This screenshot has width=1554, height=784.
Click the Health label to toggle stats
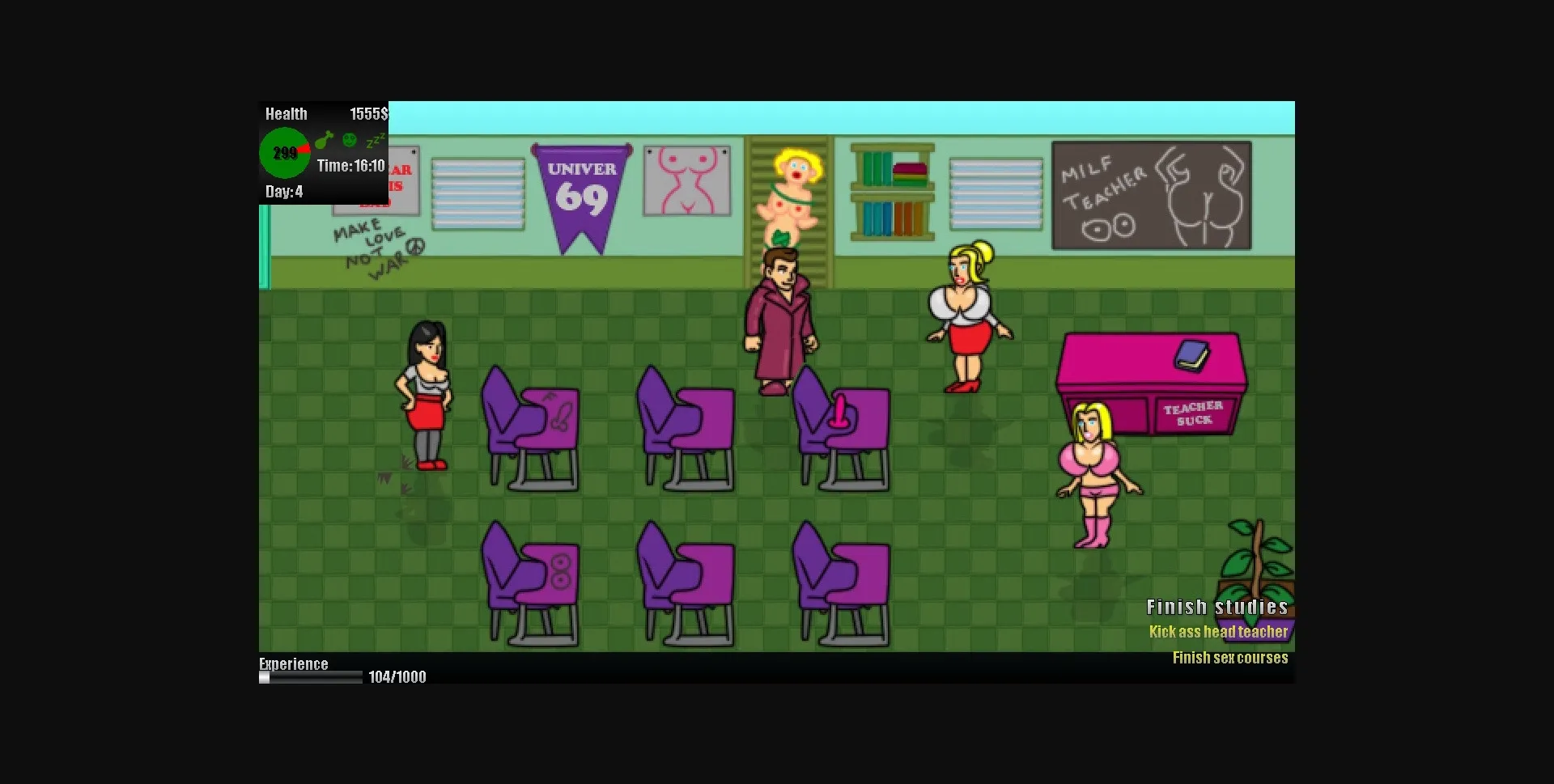click(287, 113)
